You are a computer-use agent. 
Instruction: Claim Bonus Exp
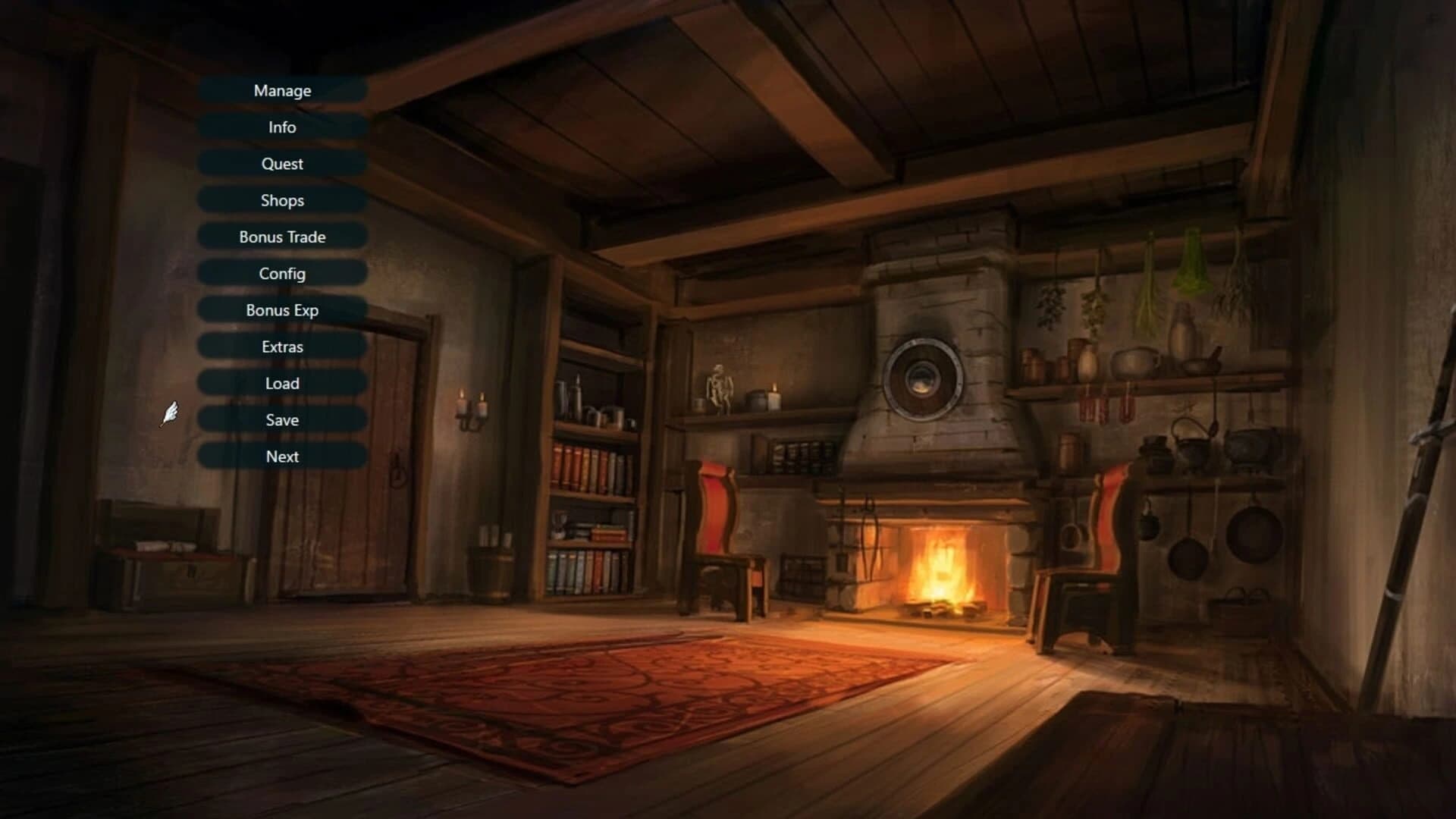[281, 309]
